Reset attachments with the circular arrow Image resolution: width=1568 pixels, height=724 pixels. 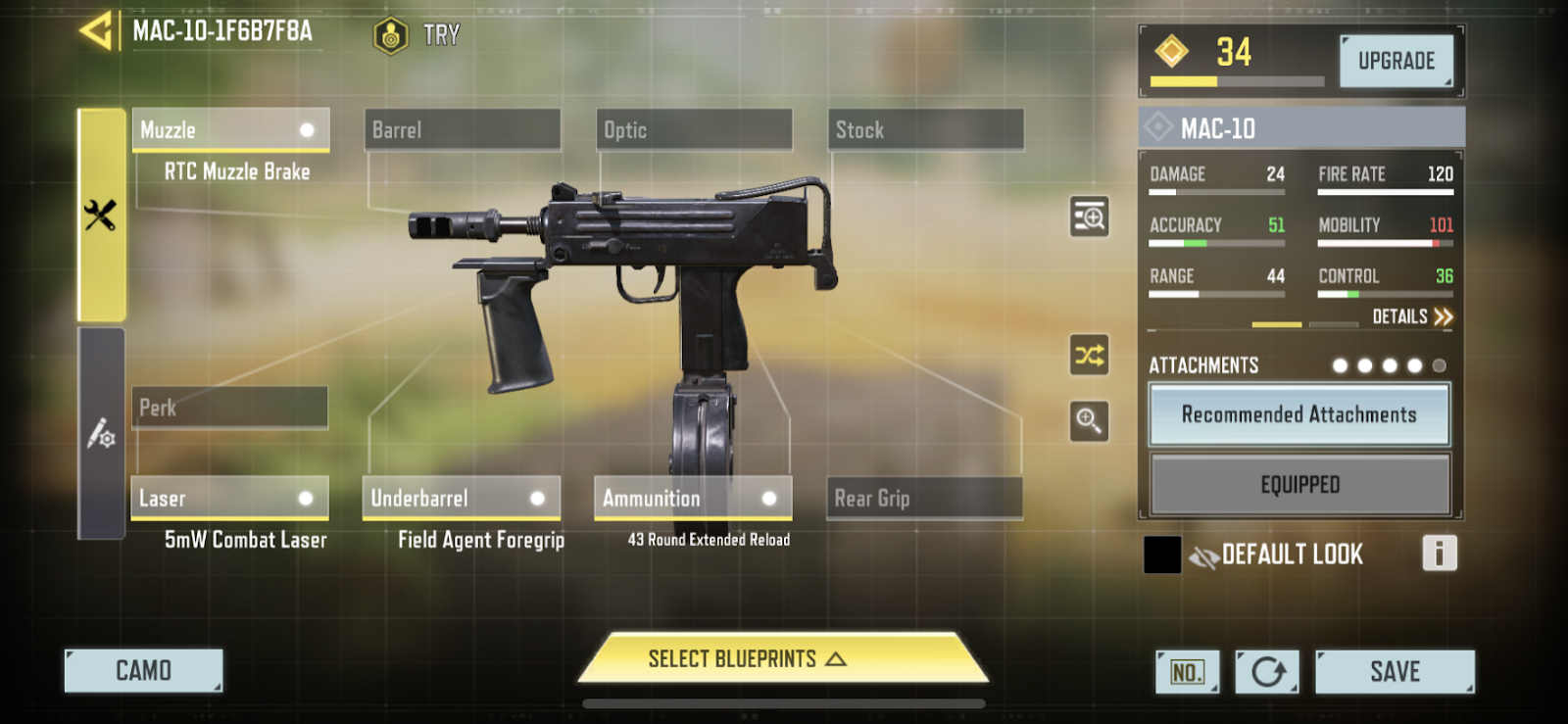point(1267,672)
